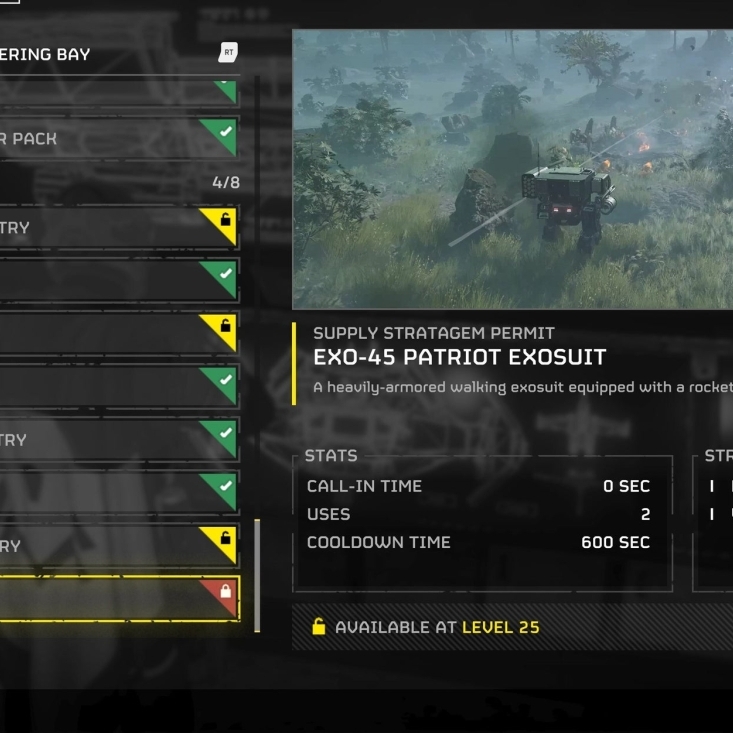Click the stratagem list scrollbar
The width and height of the screenshot is (733, 733).
[x=257, y=574]
